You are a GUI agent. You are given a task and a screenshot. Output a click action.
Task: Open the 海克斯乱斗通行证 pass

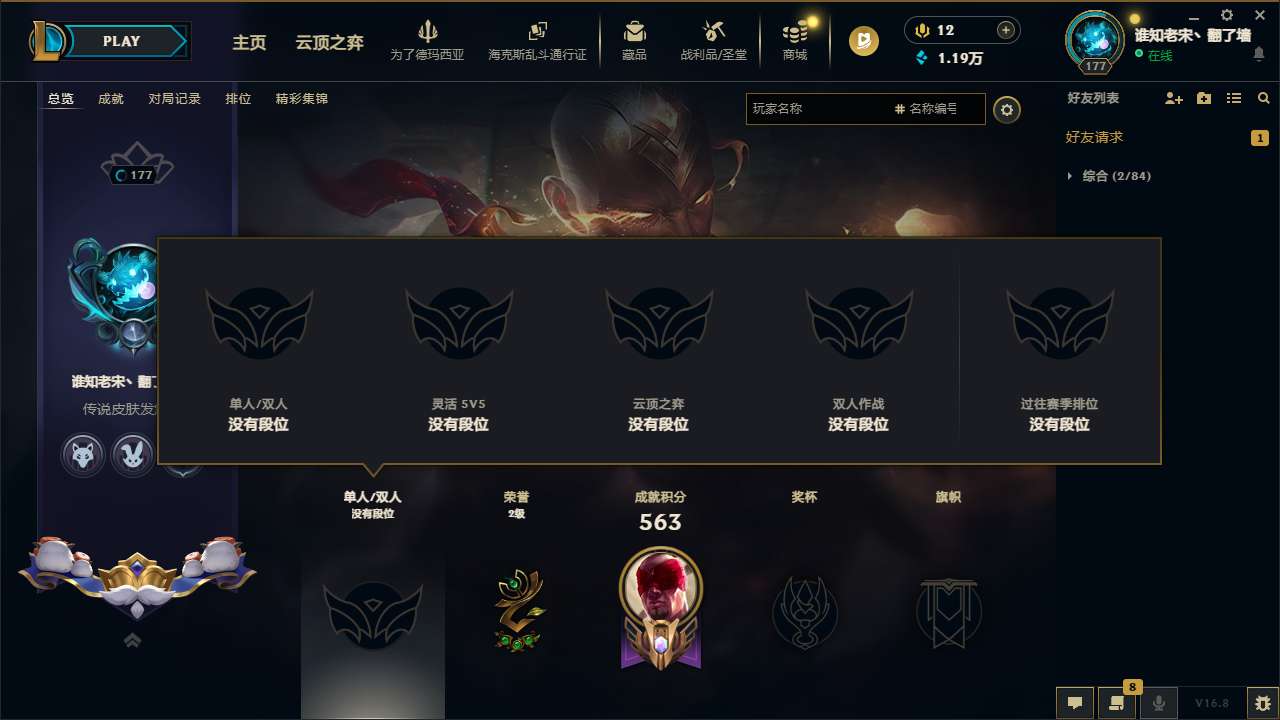(x=538, y=40)
